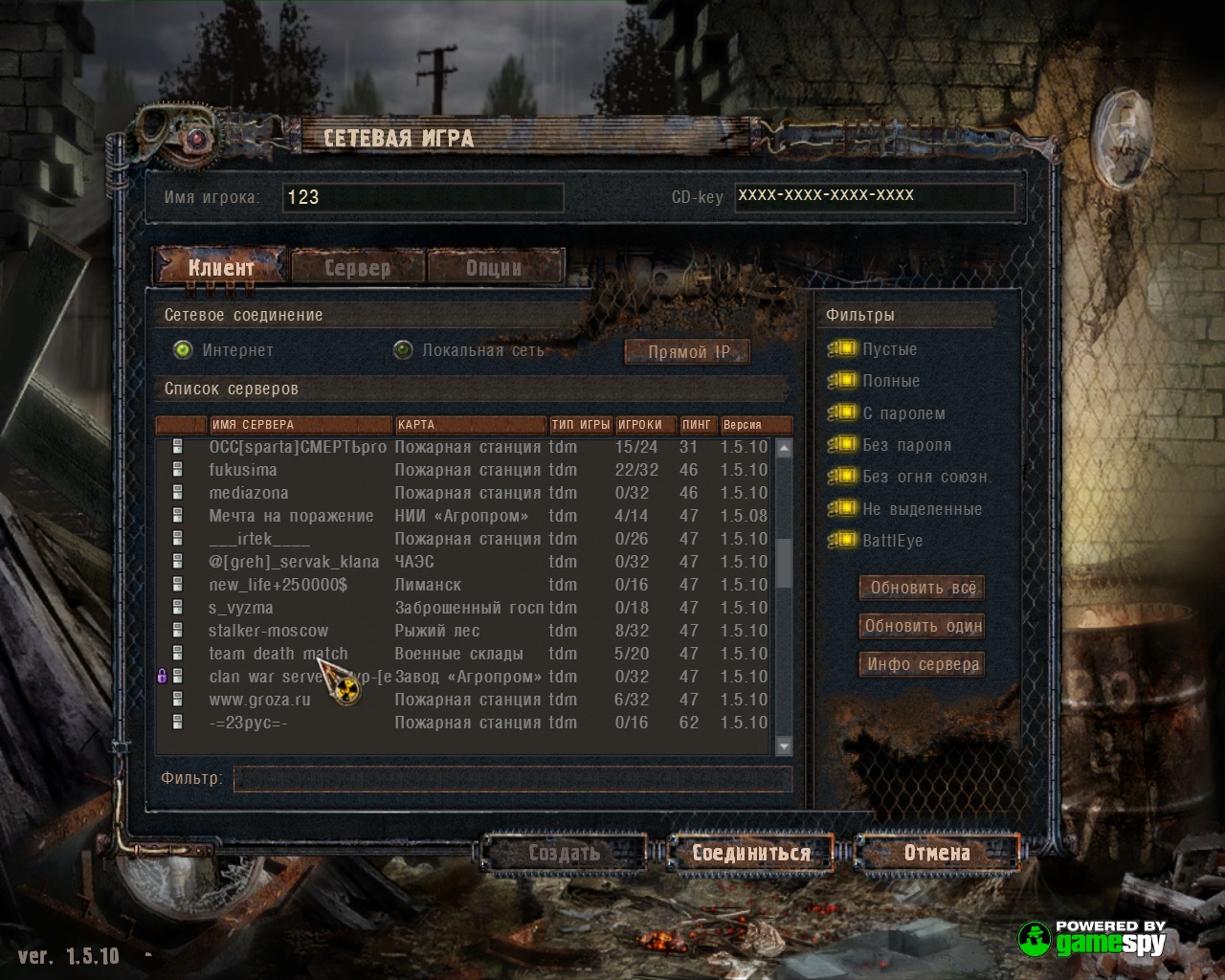The height and width of the screenshot is (980, 1225).
Task: Toggle the BattlEye filter
Action: (845, 541)
